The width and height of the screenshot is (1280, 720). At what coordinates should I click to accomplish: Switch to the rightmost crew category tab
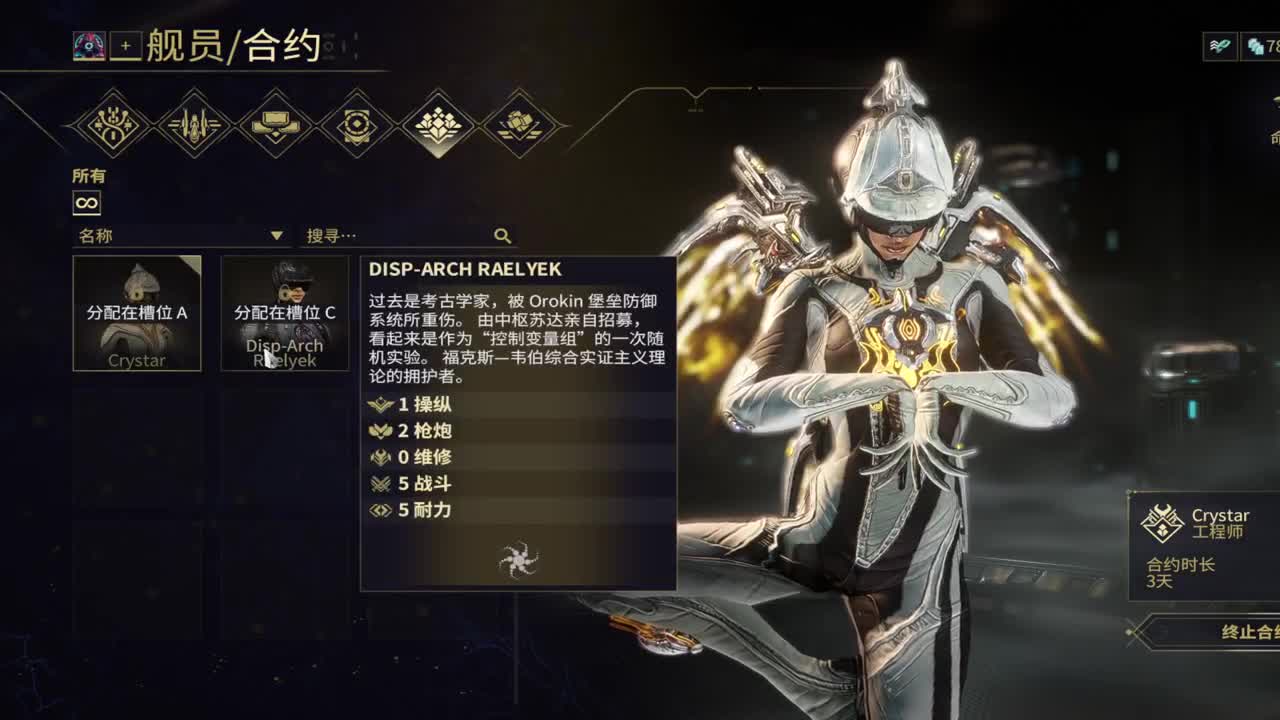click(x=519, y=122)
